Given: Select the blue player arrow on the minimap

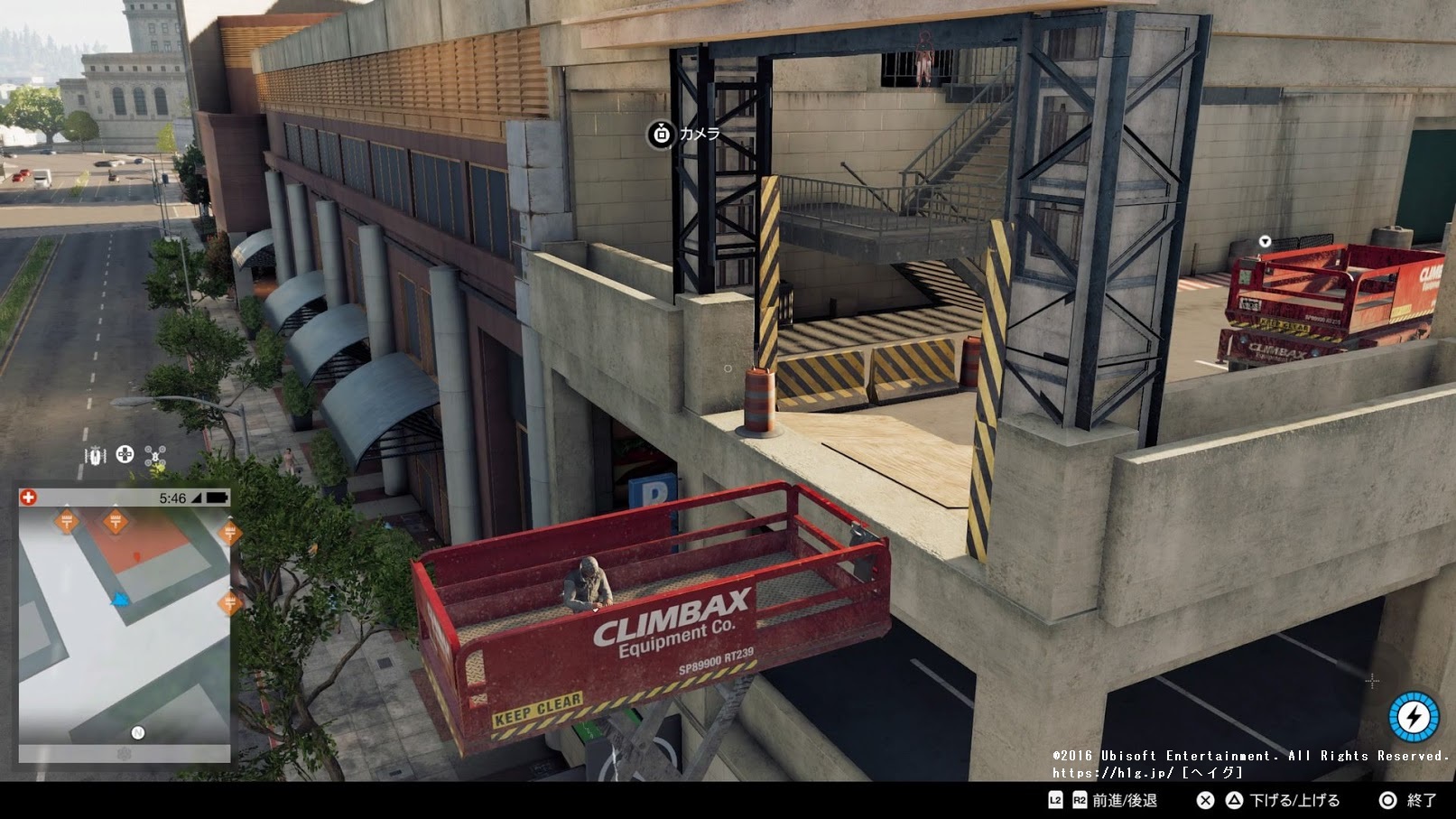Looking at the screenshot, I should (120, 599).
